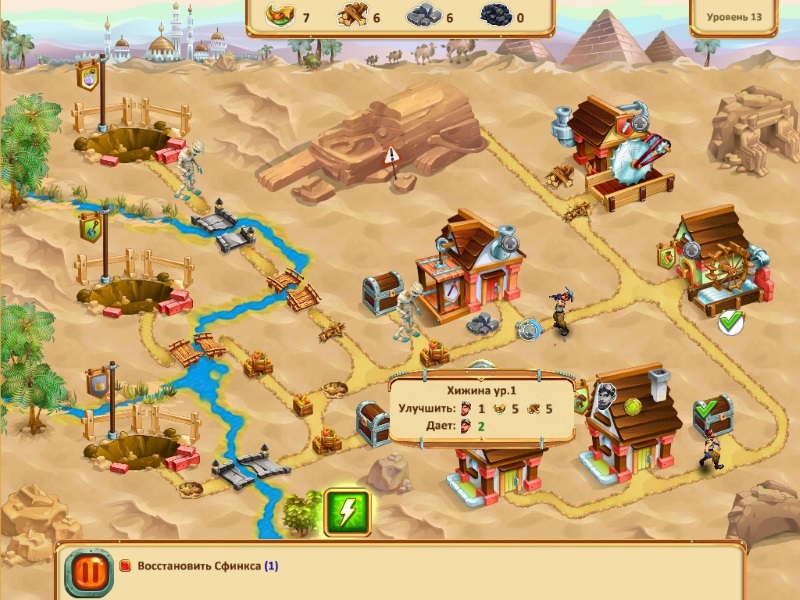The height and width of the screenshot is (600, 800).
Task: Activate the green lightning bolt bonus
Action: pyautogui.click(x=347, y=513)
